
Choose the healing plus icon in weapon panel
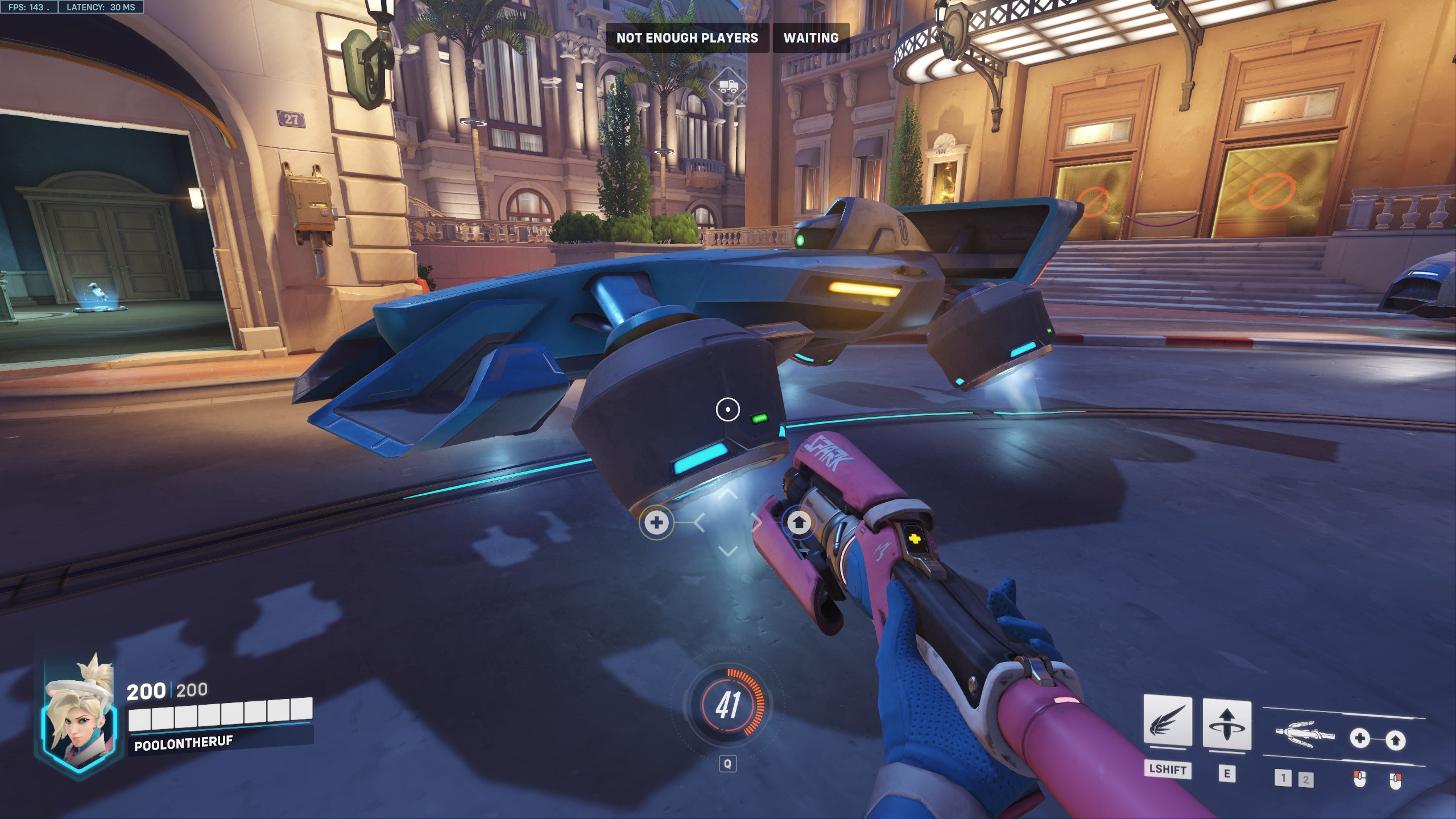click(1360, 739)
